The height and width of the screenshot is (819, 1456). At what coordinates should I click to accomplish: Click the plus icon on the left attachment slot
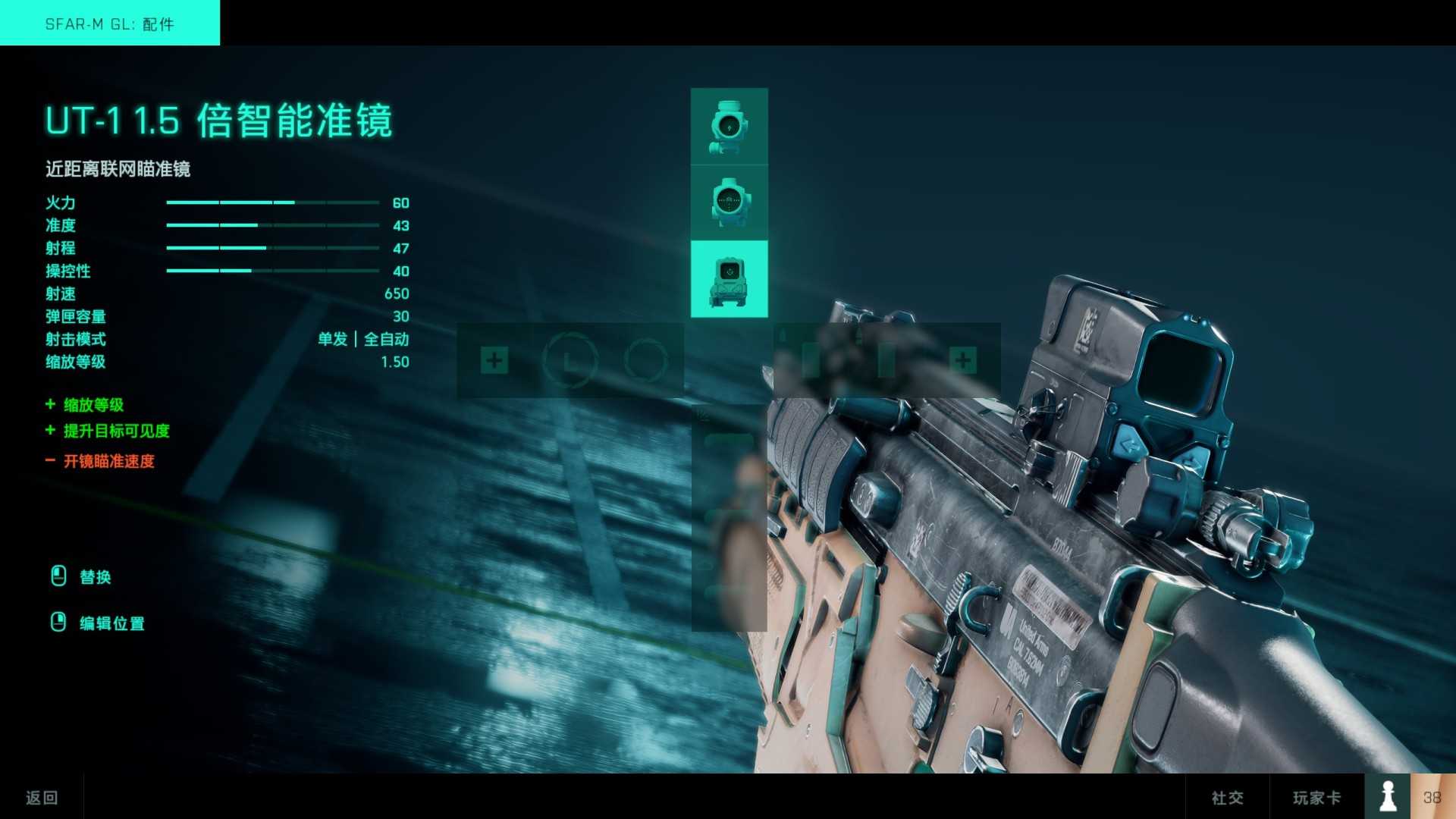[495, 359]
